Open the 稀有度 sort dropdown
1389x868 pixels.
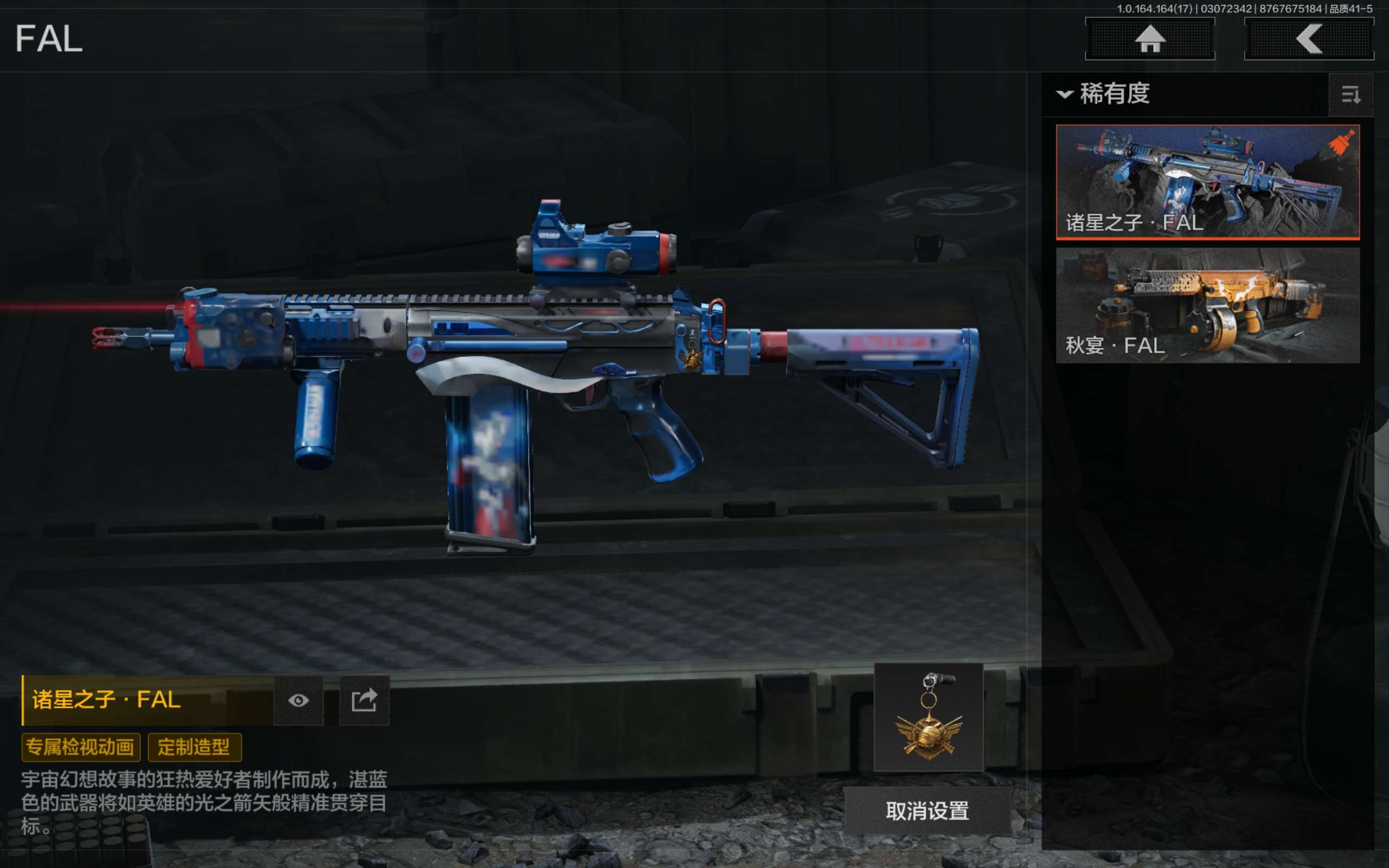click(1104, 93)
